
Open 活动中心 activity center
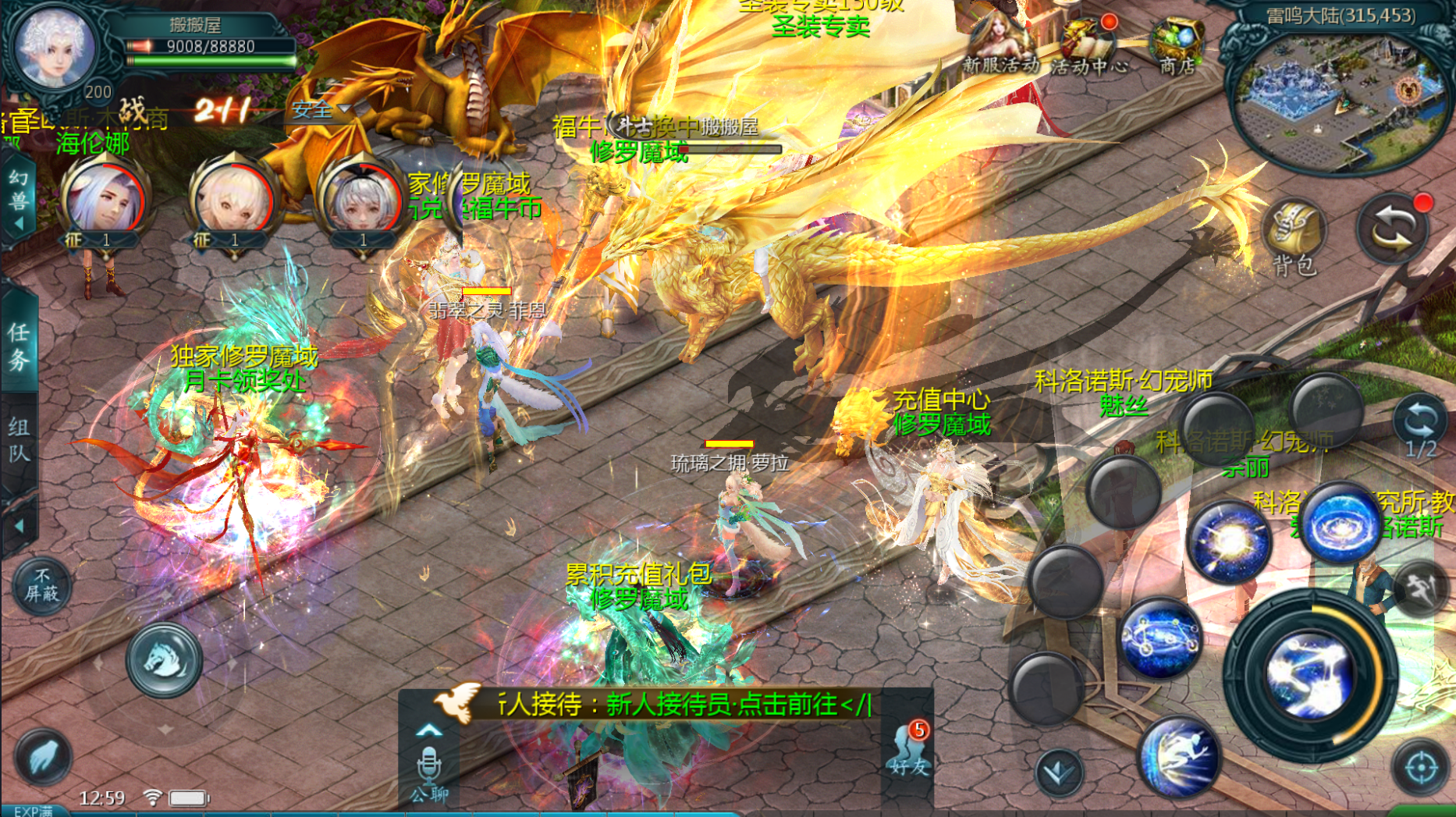click(1088, 47)
